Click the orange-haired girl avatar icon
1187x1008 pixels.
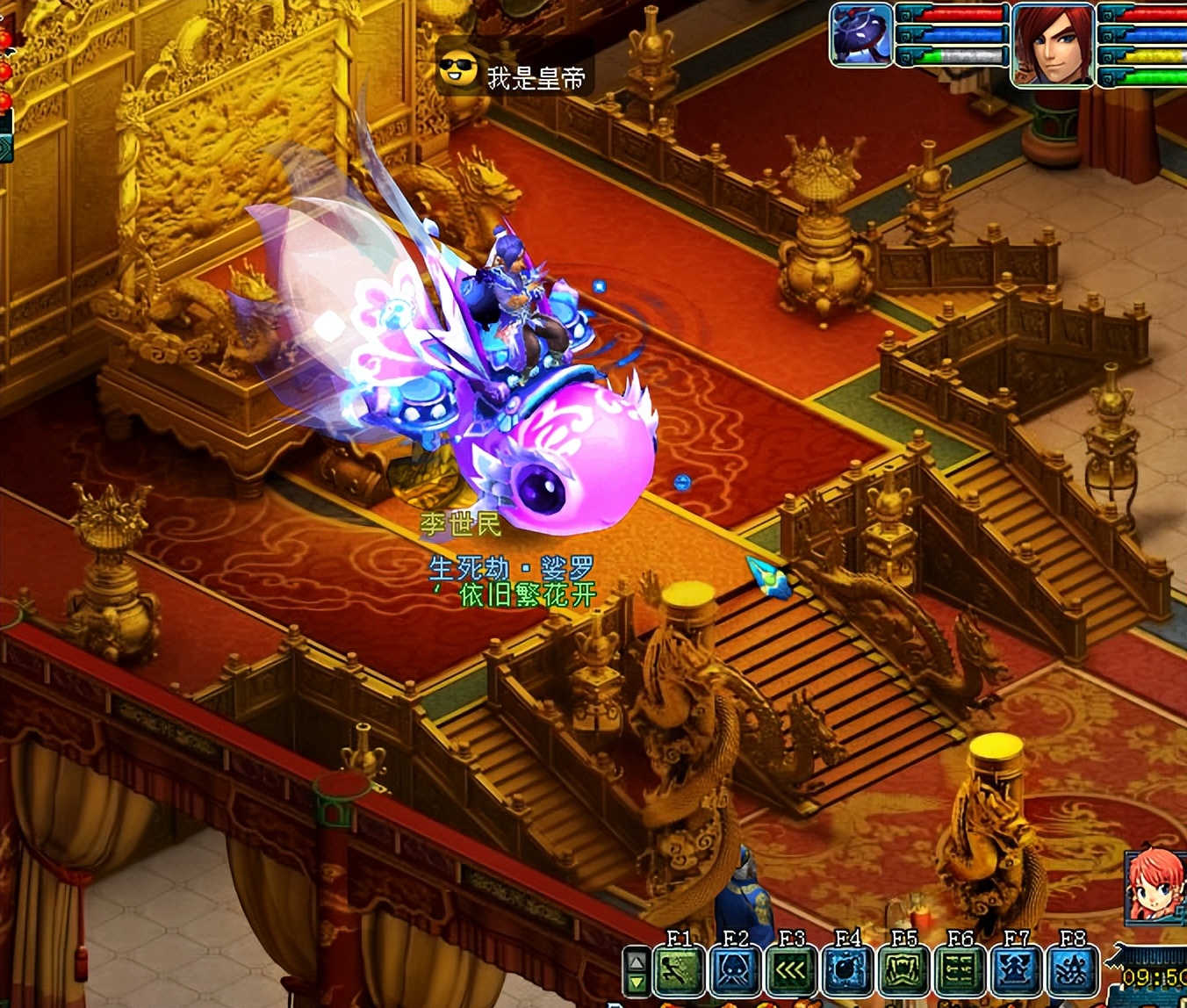pyautogui.click(x=1155, y=885)
